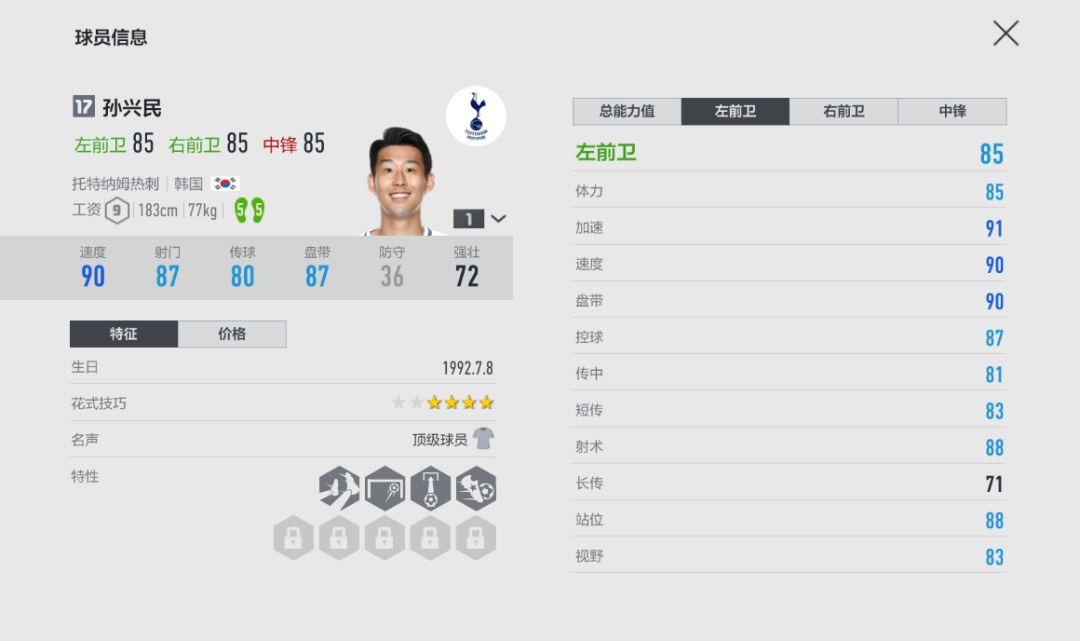
Task: Select the 特征 tab
Action: coord(124,334)
